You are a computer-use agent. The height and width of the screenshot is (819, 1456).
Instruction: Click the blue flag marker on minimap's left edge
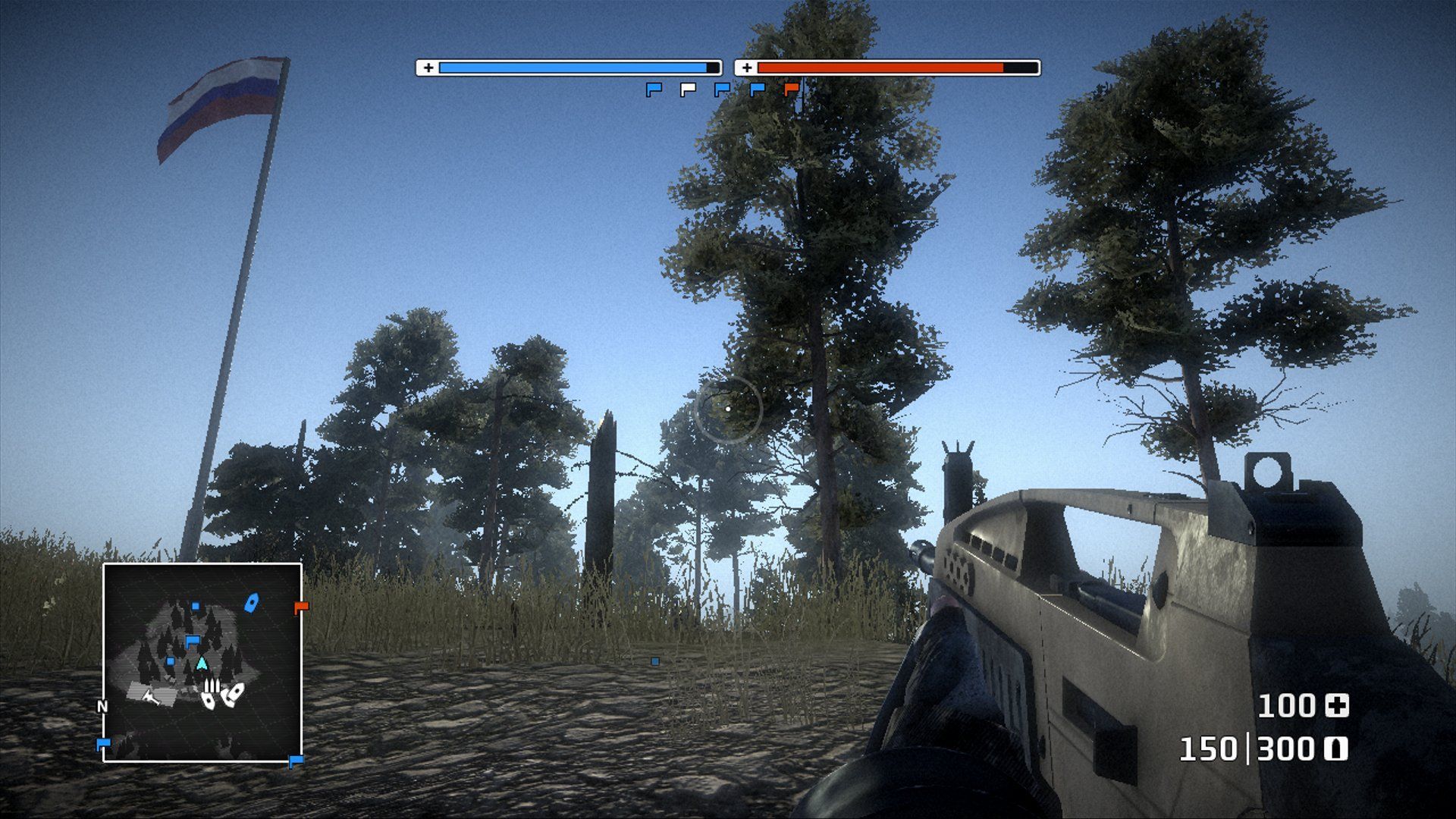[x=104, y=742]
